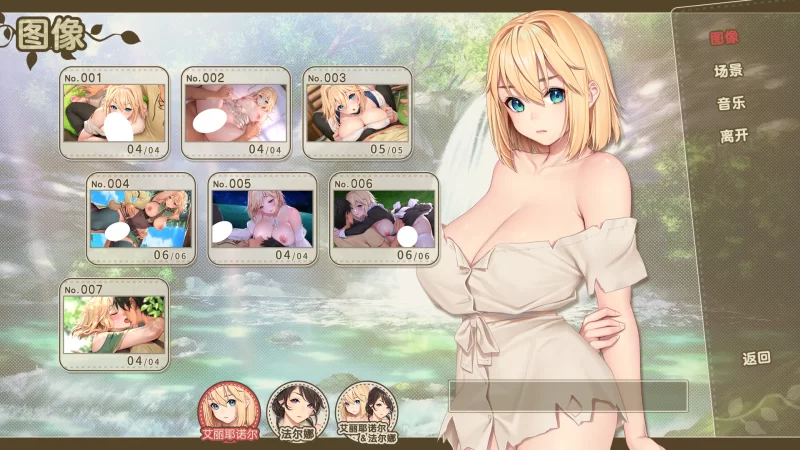Choose 离开 to leave the gallery
800x450 pixels.
[733, 136]
